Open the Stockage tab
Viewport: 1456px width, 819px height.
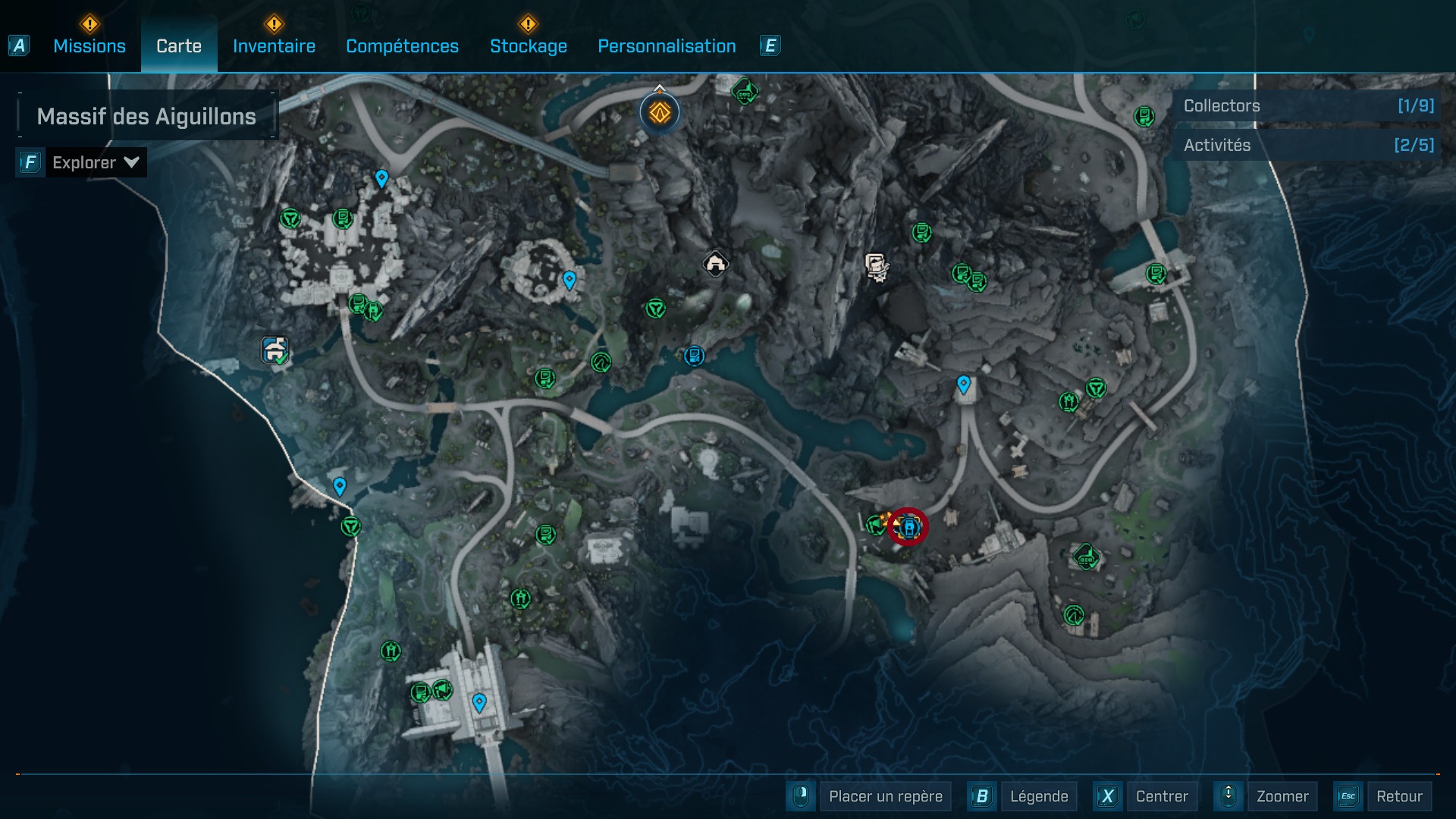click(528, 46)
